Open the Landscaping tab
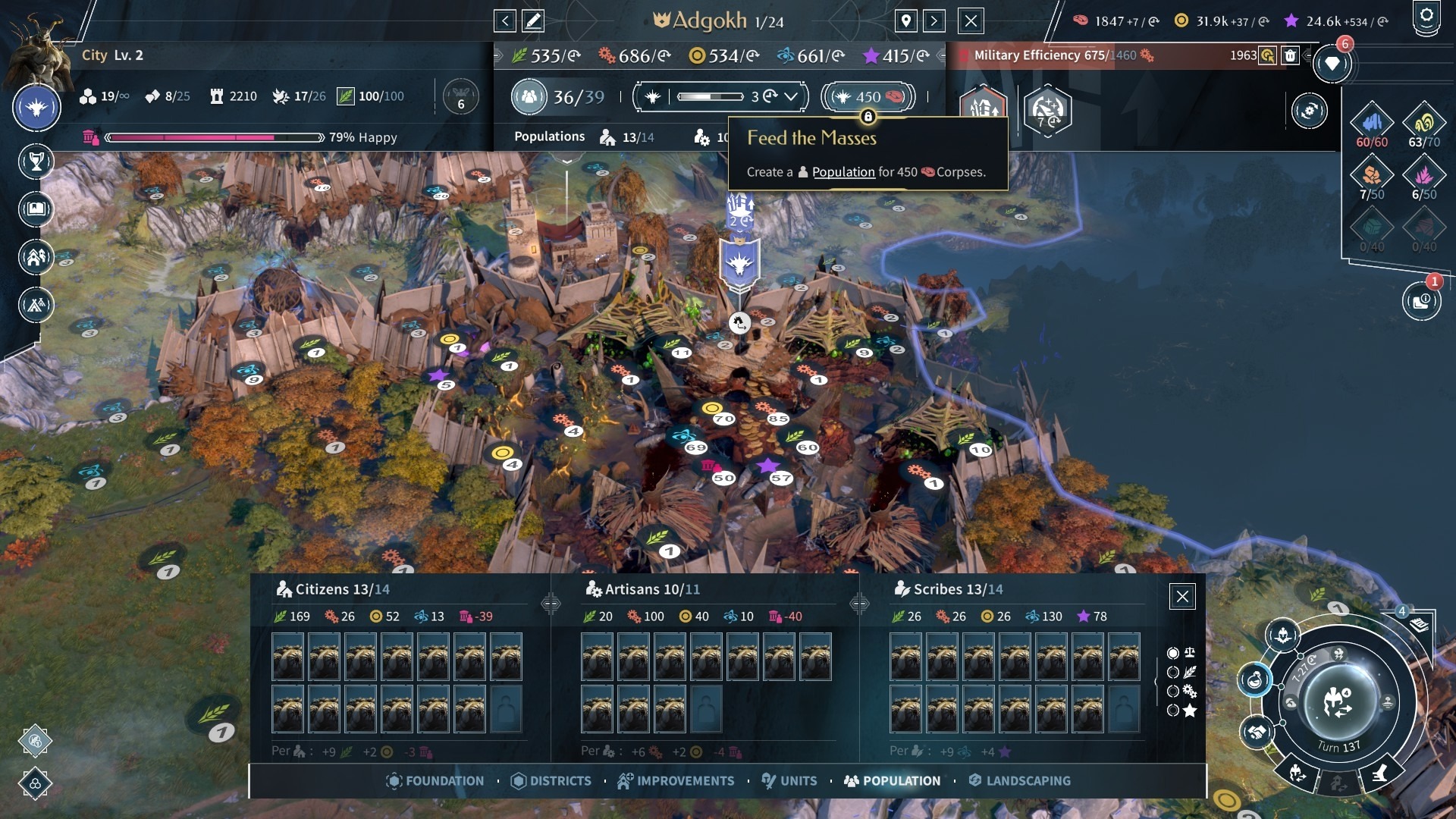The height and width of the screenshot is (819, 1456). coord(1020,780)
